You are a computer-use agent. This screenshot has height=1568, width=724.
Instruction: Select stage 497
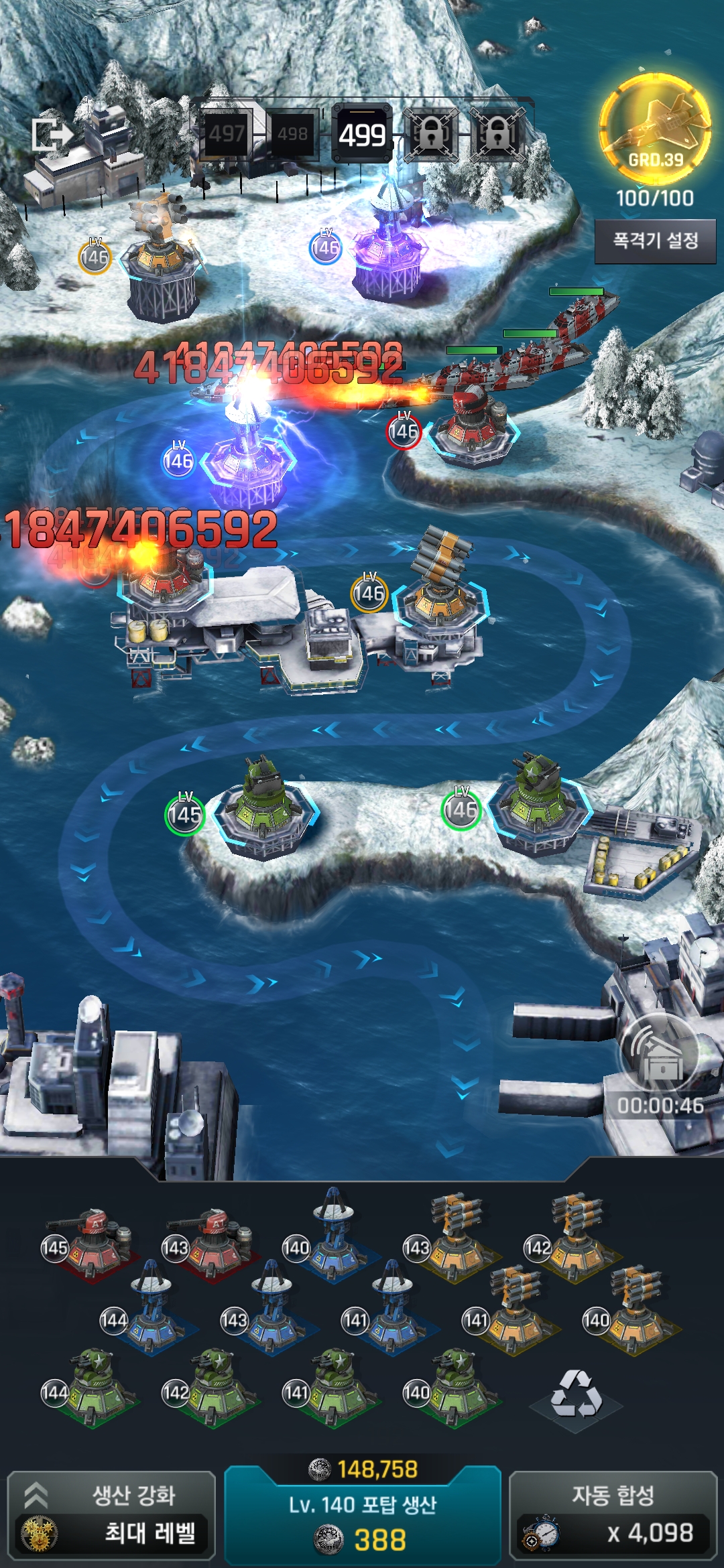pos(227,134)
